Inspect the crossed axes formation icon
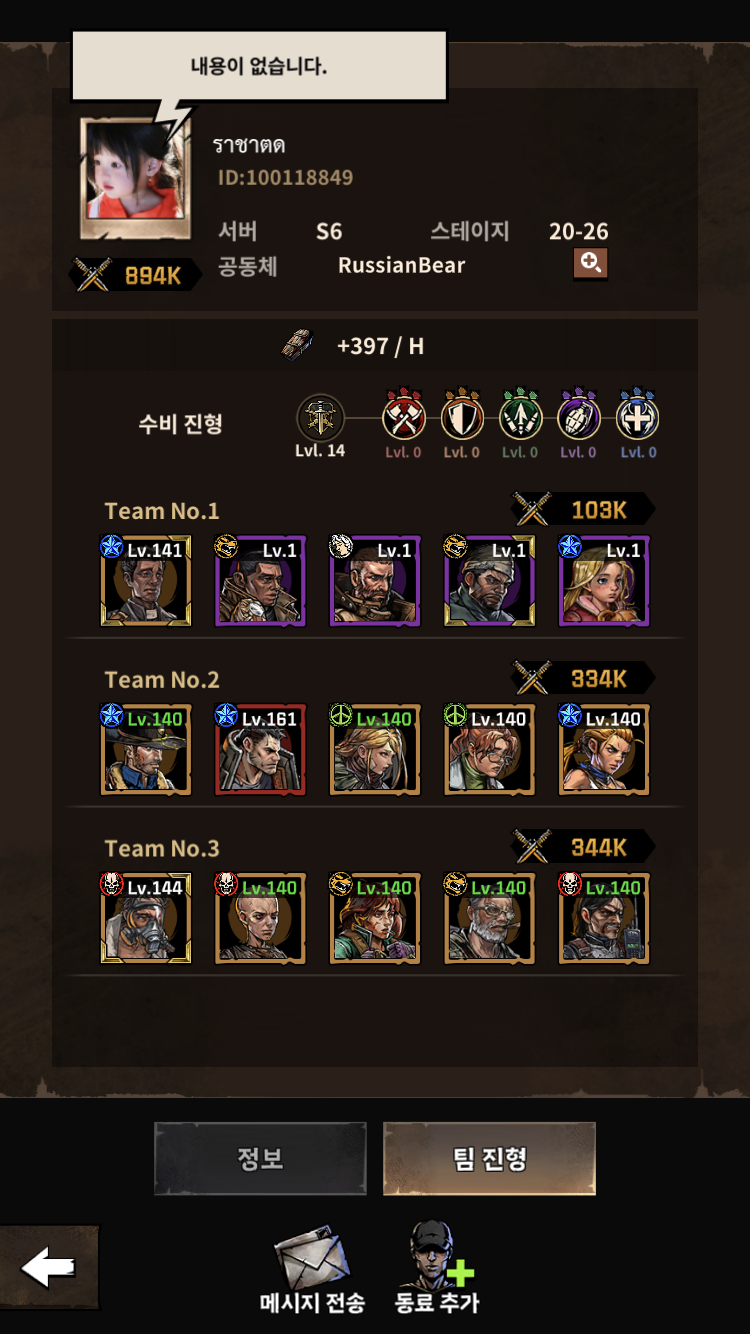This screenshot has width=750, height=1334. tap(404, 418)
